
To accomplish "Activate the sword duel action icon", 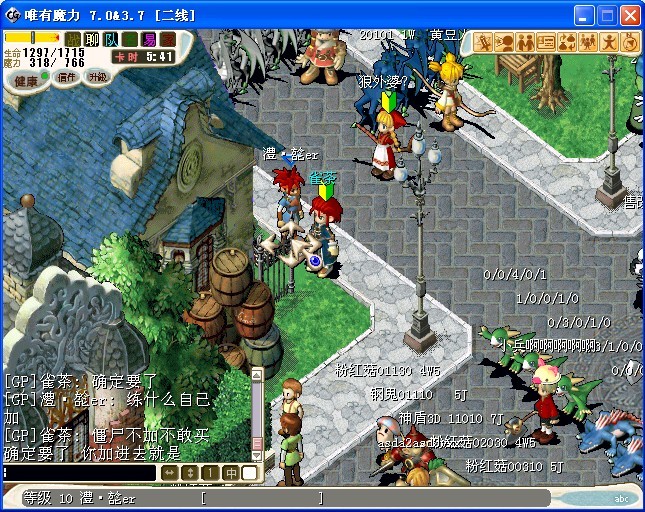I will point(483,42).
